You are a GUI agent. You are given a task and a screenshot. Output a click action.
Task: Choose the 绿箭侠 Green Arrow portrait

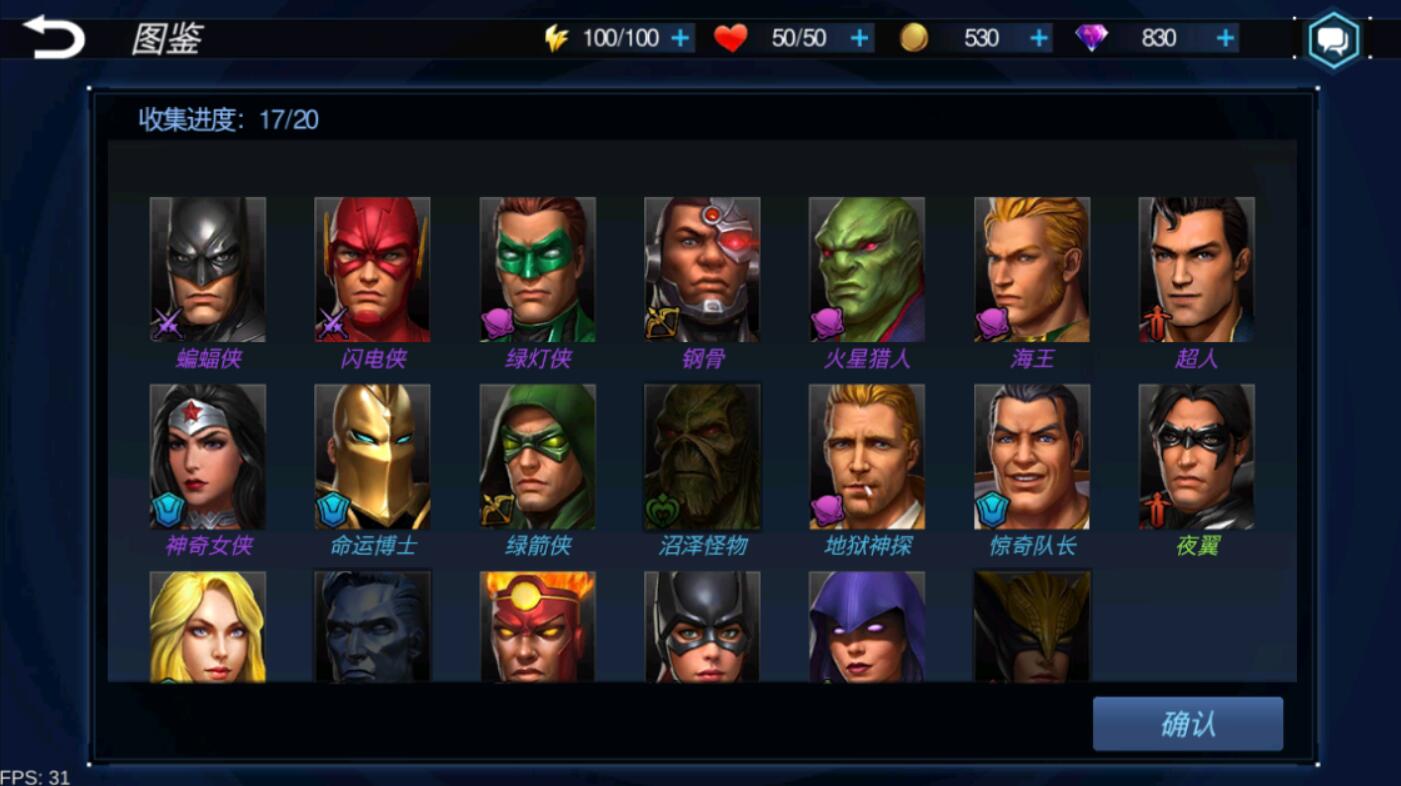coord(537,456)
